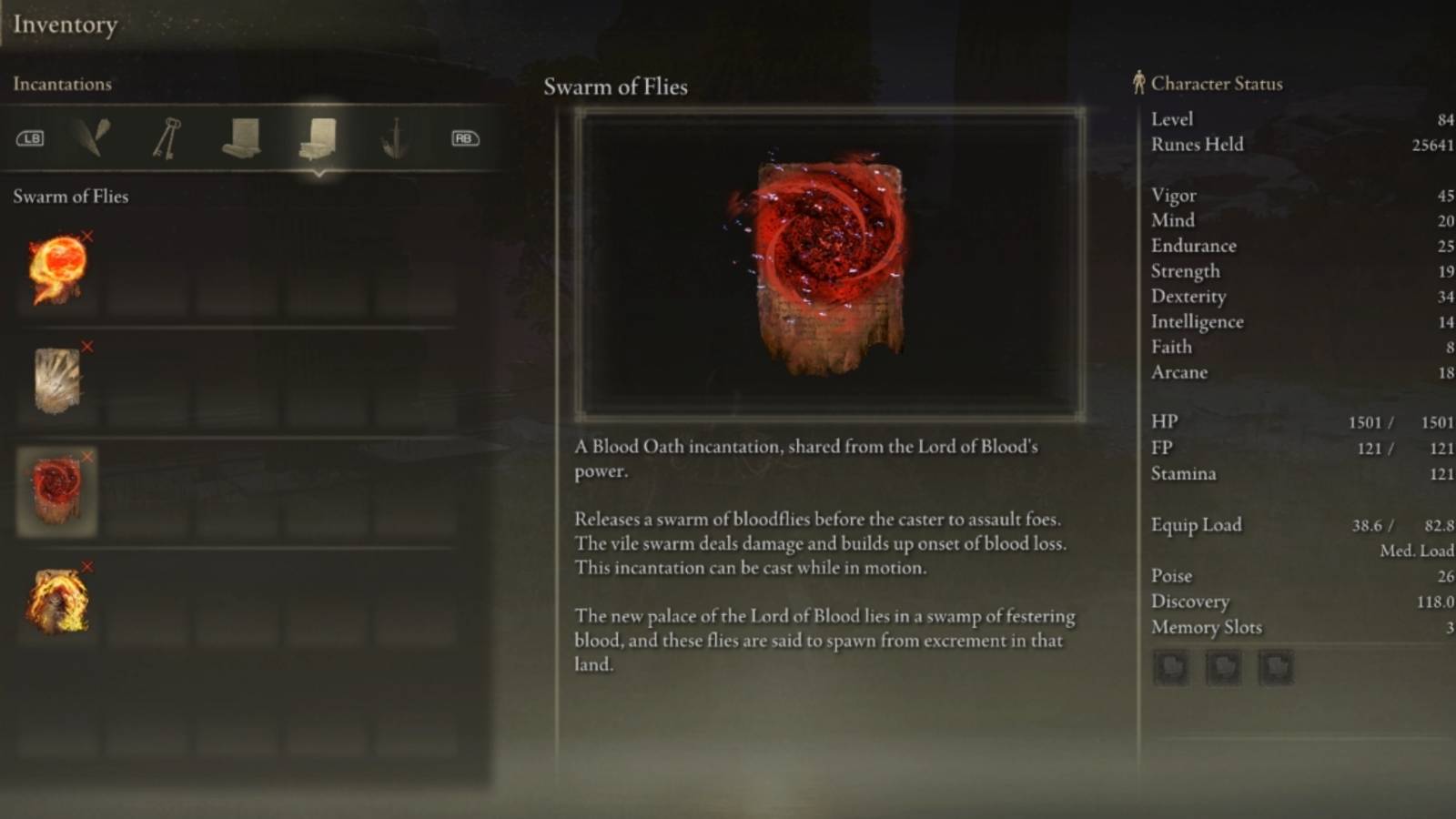1456x819 pixels.
Task: Click the first memory slot square
Action: (x=1170, y=667)
